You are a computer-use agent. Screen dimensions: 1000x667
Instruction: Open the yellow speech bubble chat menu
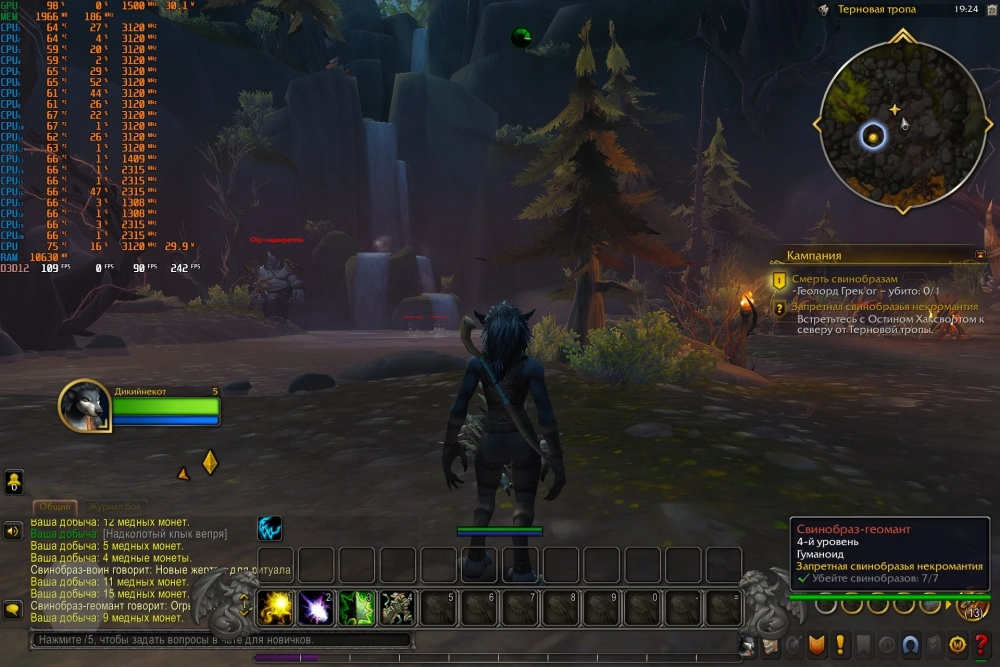(x=14, y=609)
